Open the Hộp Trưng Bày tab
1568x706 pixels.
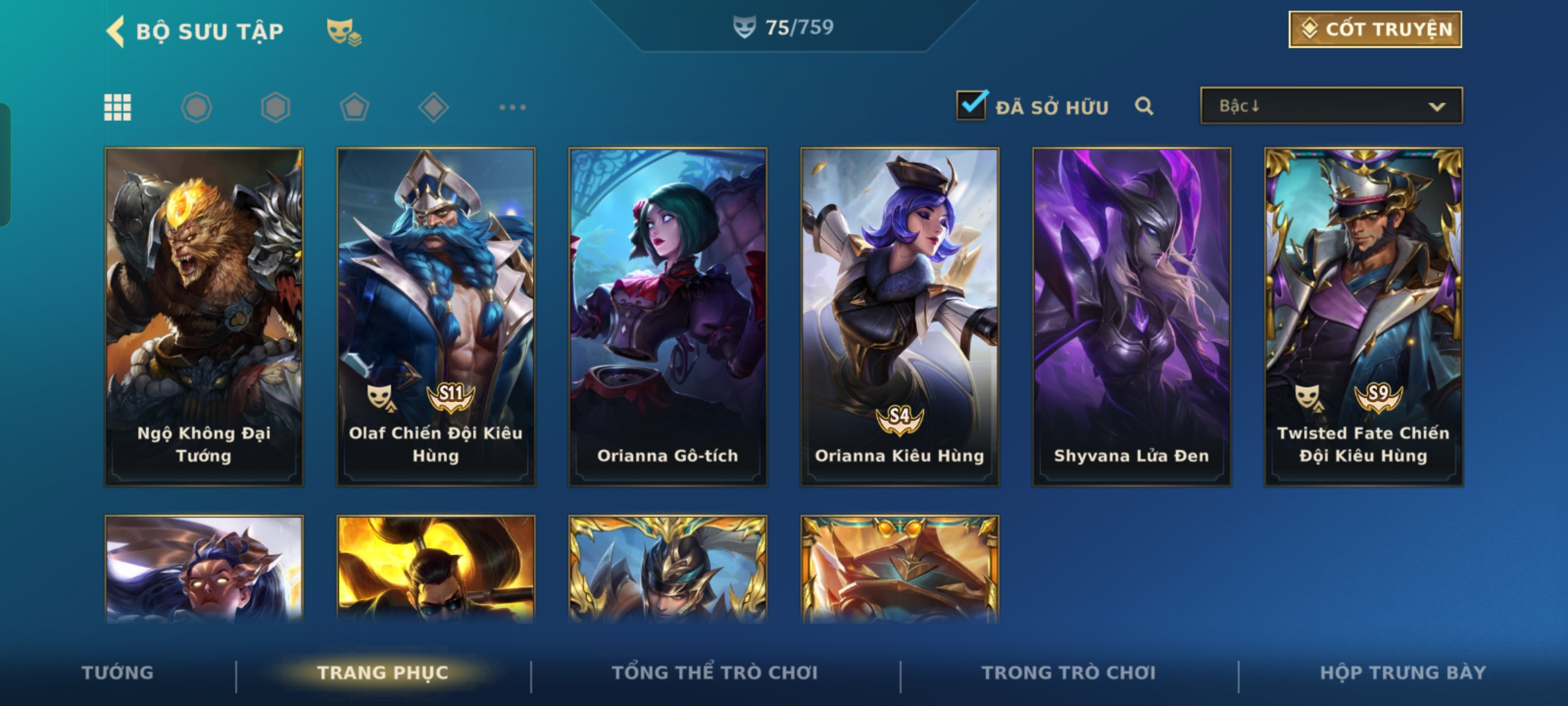coord(1403,673)
